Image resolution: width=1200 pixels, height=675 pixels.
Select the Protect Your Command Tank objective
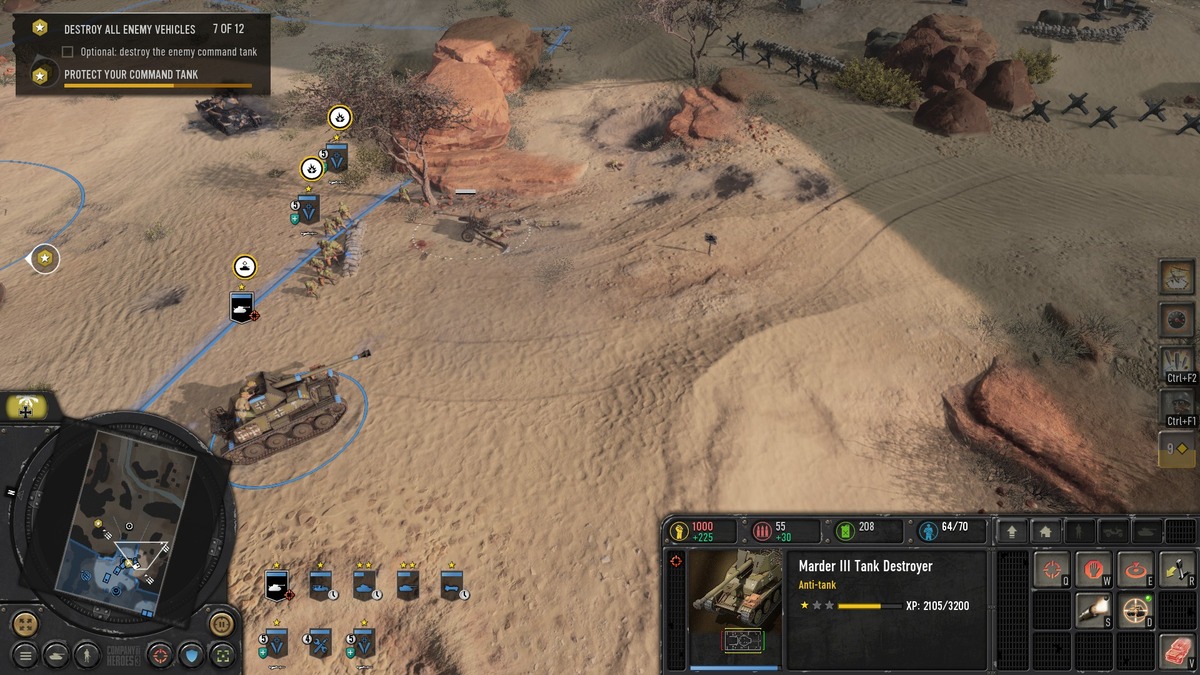130,75
